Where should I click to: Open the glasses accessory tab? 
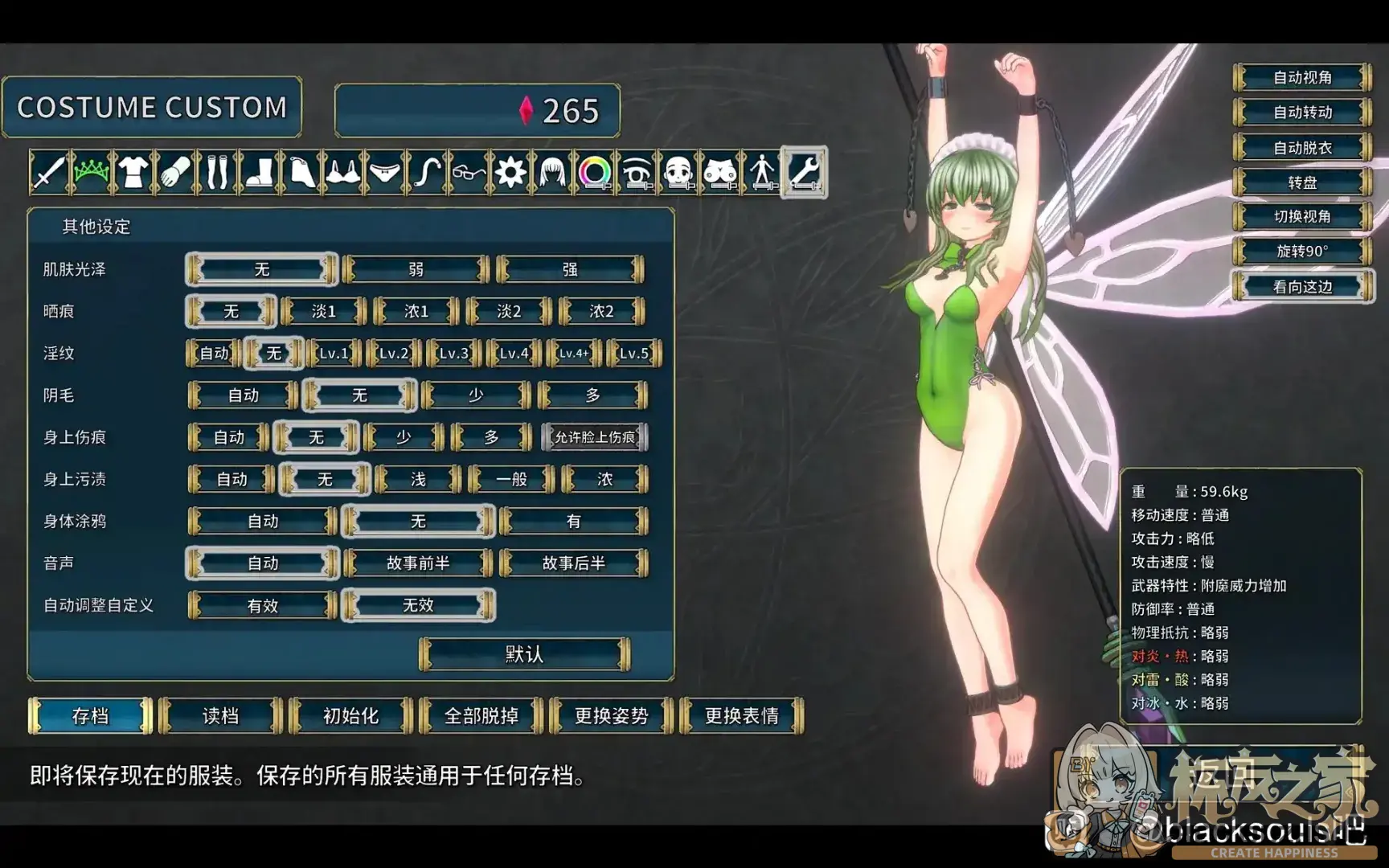pyautogui.click(x=469, y=172)
